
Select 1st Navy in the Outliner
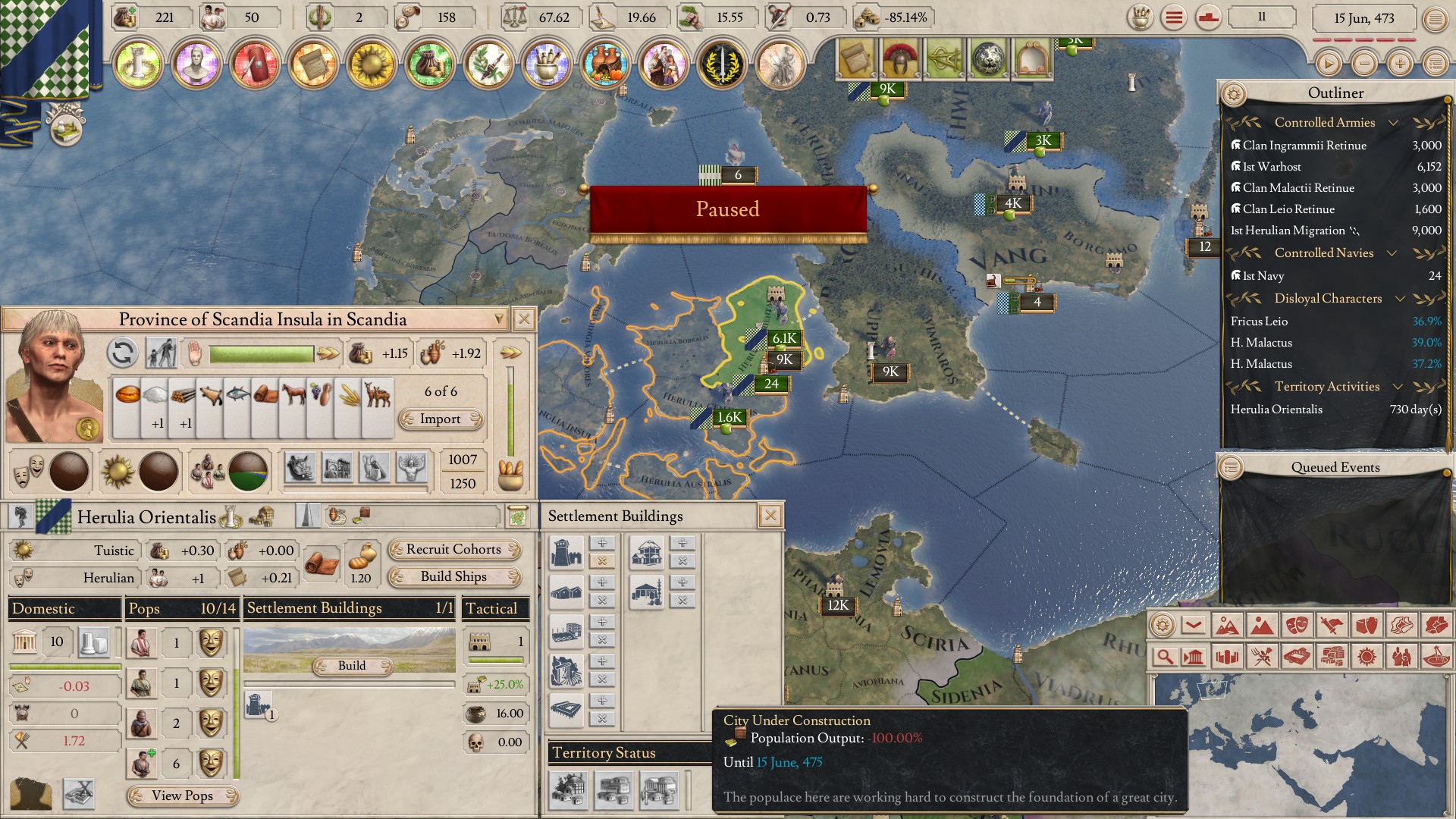1263,275
